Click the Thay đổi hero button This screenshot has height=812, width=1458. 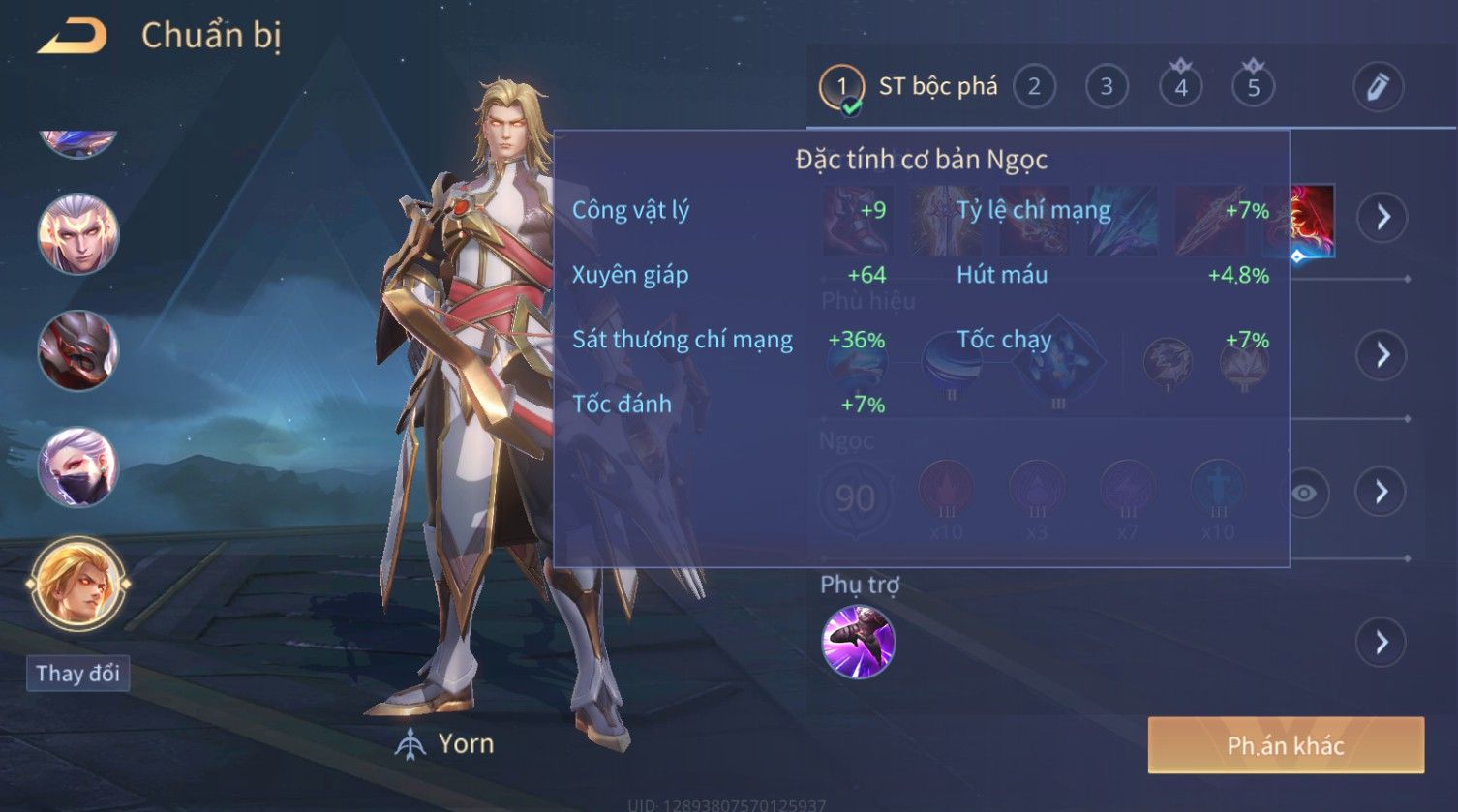coord(77,674)
